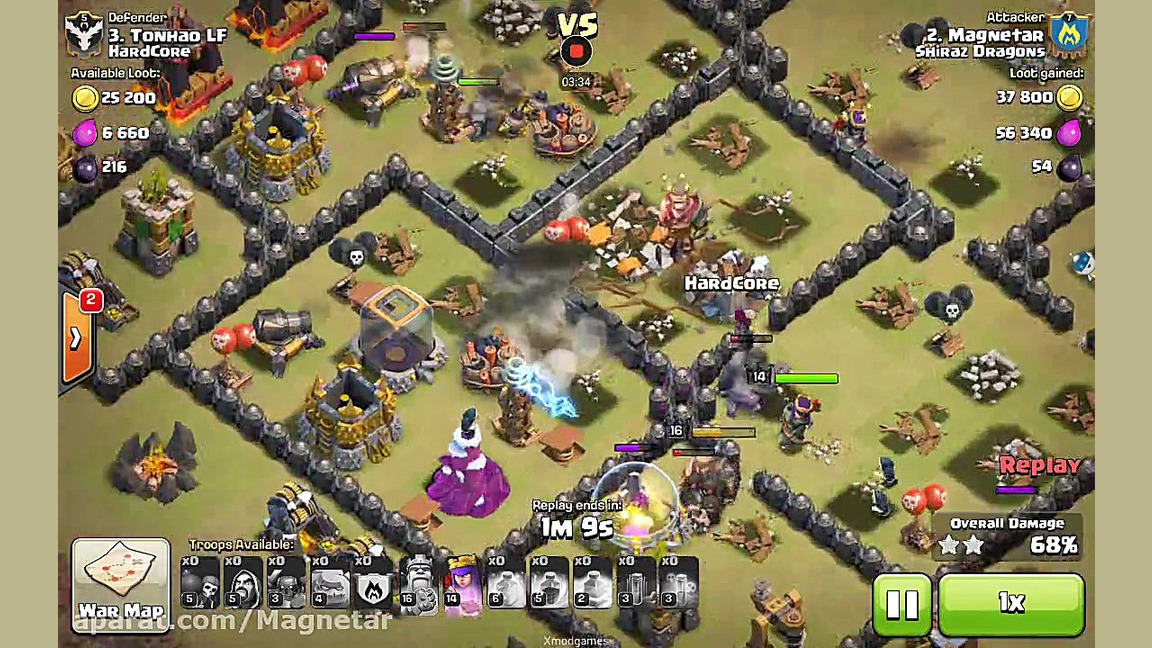This screenshot has height=648, width=1152.
Task: Pause the replay playback
Action: pyautogui.click(x=902, y=603)
